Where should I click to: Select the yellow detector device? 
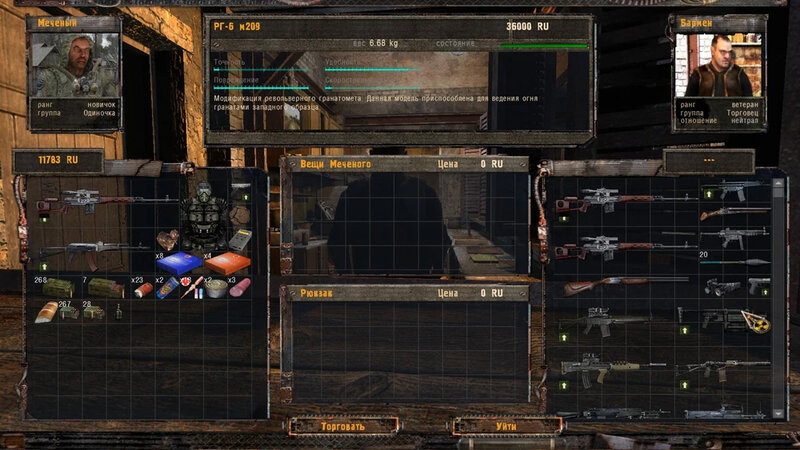[238, 240]
